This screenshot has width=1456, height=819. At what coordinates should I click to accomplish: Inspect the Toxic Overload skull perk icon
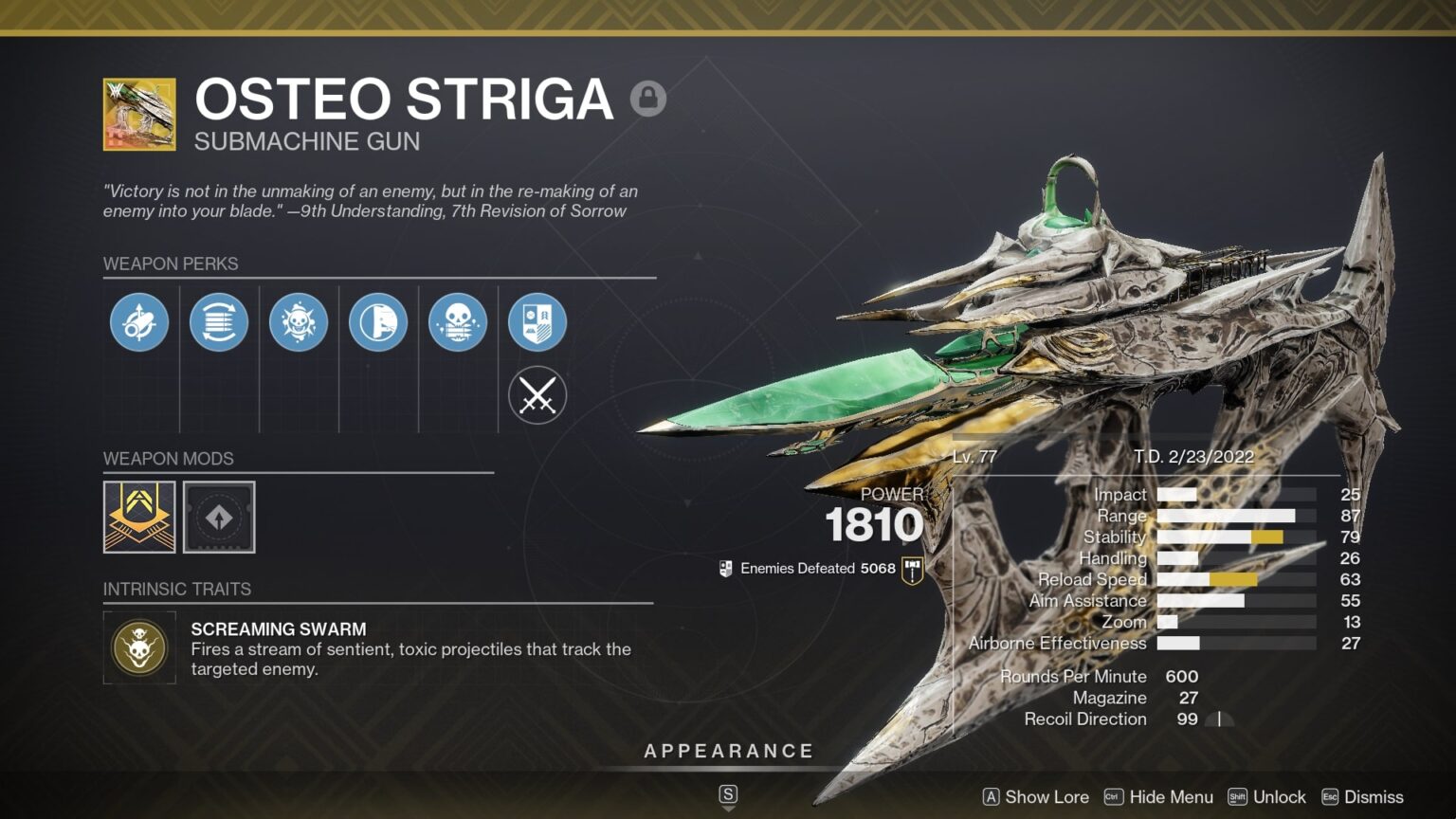pyautogui.click(x=299, y=322)
